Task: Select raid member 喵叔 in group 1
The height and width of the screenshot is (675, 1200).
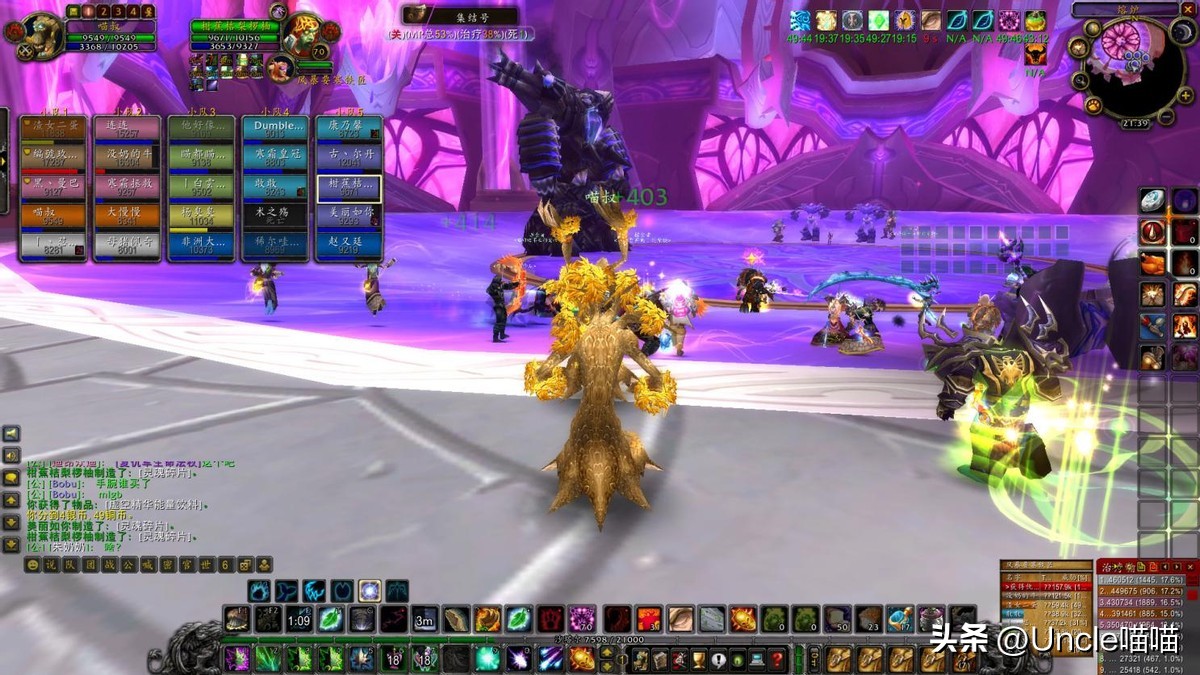Action: tap(53, 214)
